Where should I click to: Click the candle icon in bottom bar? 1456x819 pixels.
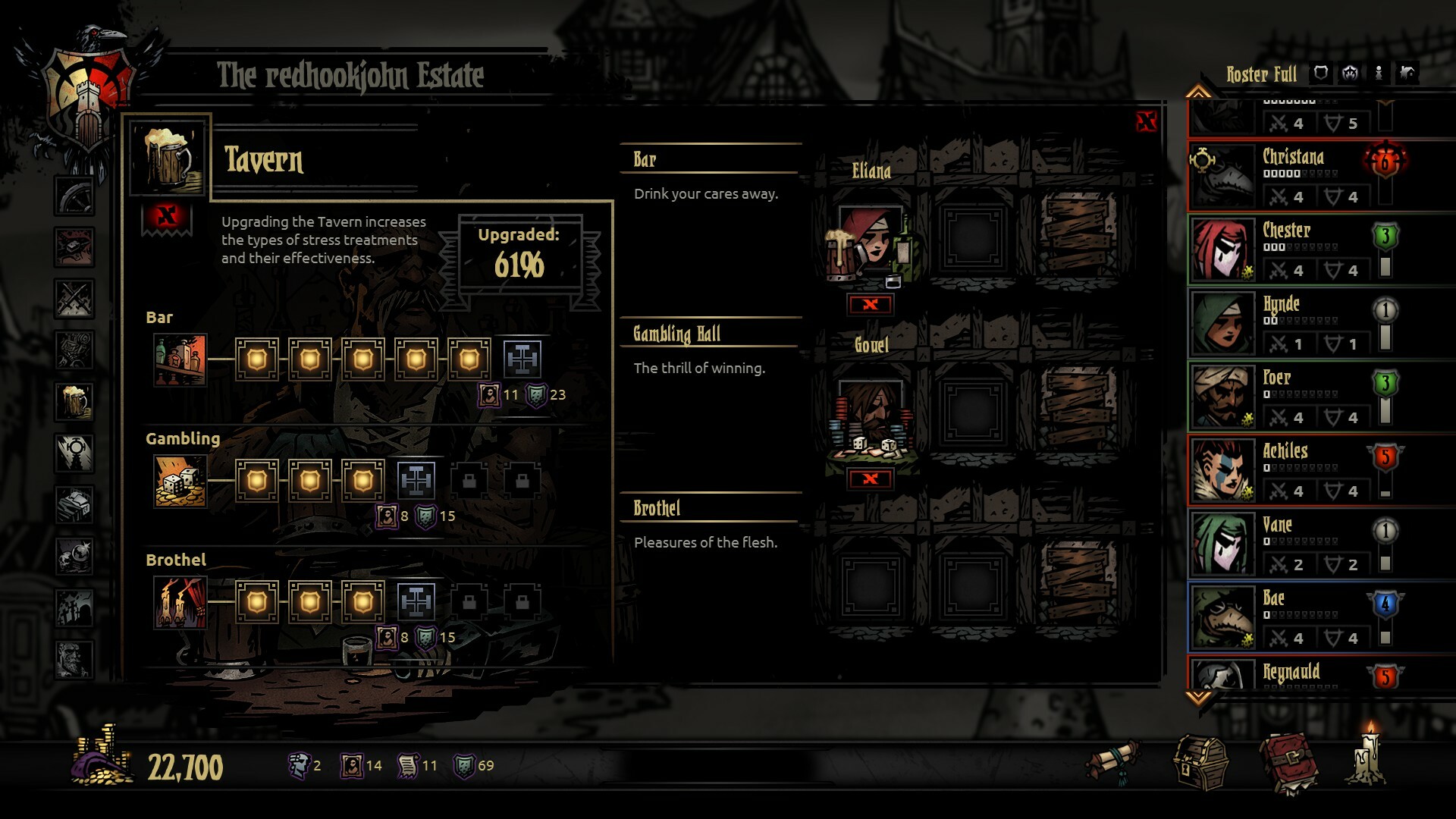tap(1367, 758)
